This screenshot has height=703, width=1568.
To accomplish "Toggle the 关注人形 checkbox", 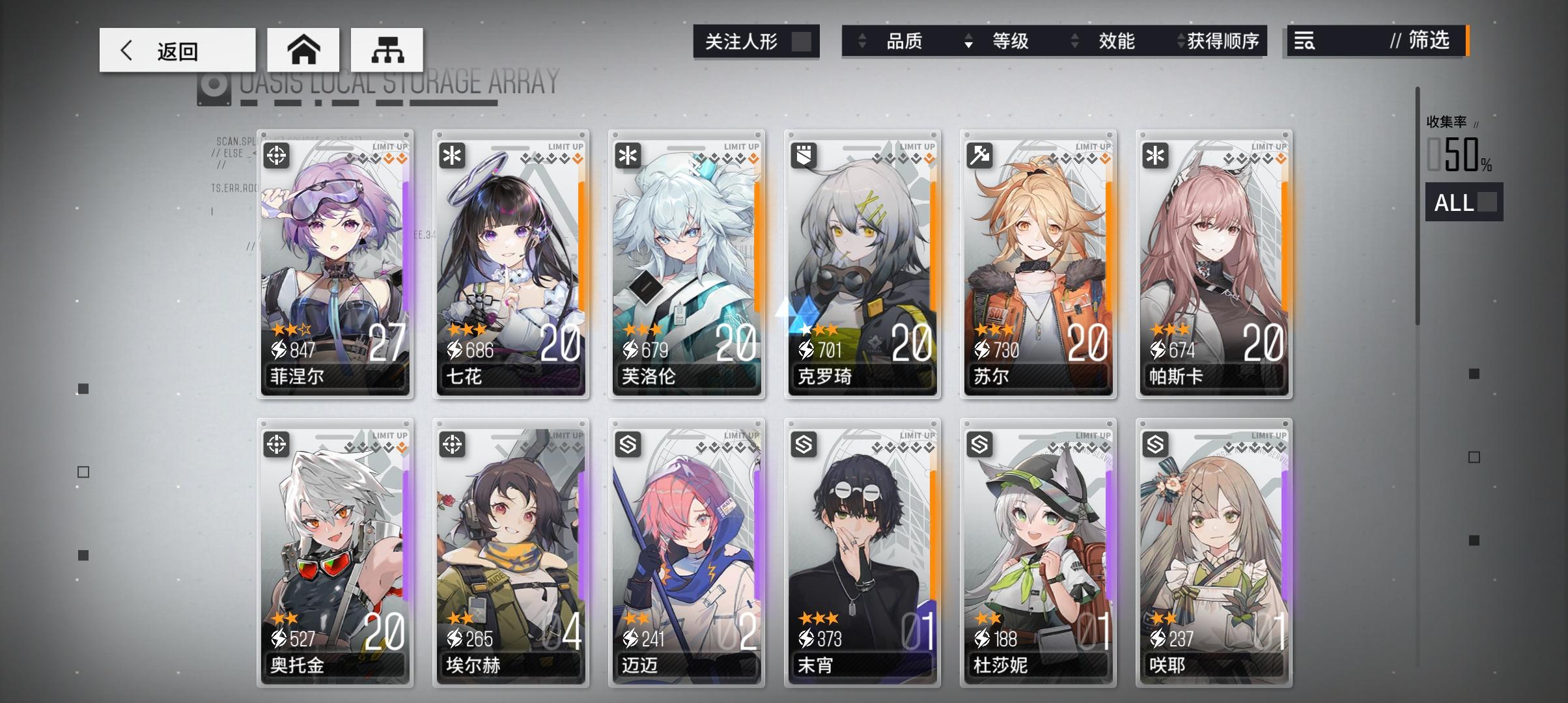I will pos(803,40).
